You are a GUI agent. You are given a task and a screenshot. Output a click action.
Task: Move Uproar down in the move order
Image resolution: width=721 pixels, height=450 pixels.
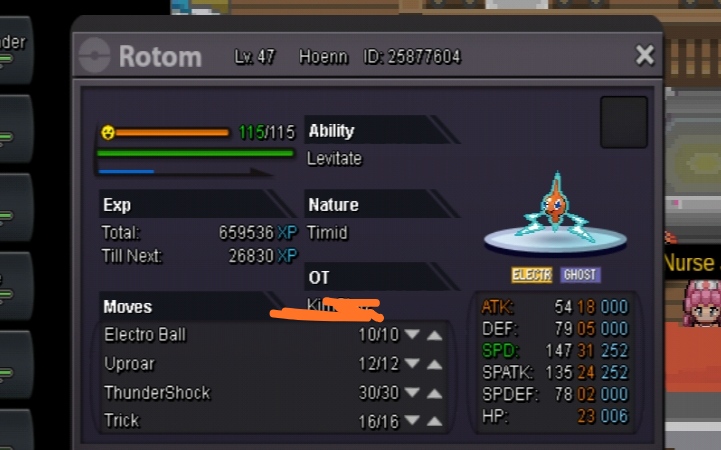click(412, 364)
